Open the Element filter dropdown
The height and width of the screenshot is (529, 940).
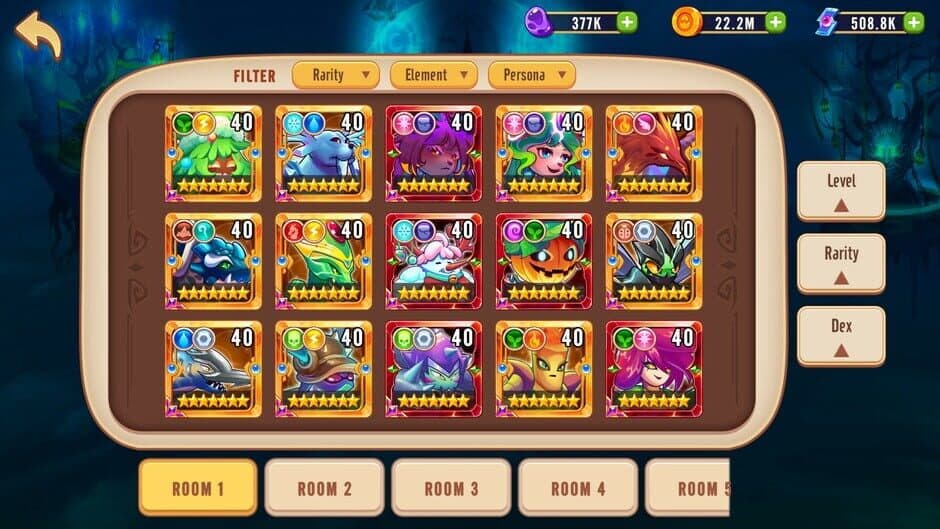point(433,74)
